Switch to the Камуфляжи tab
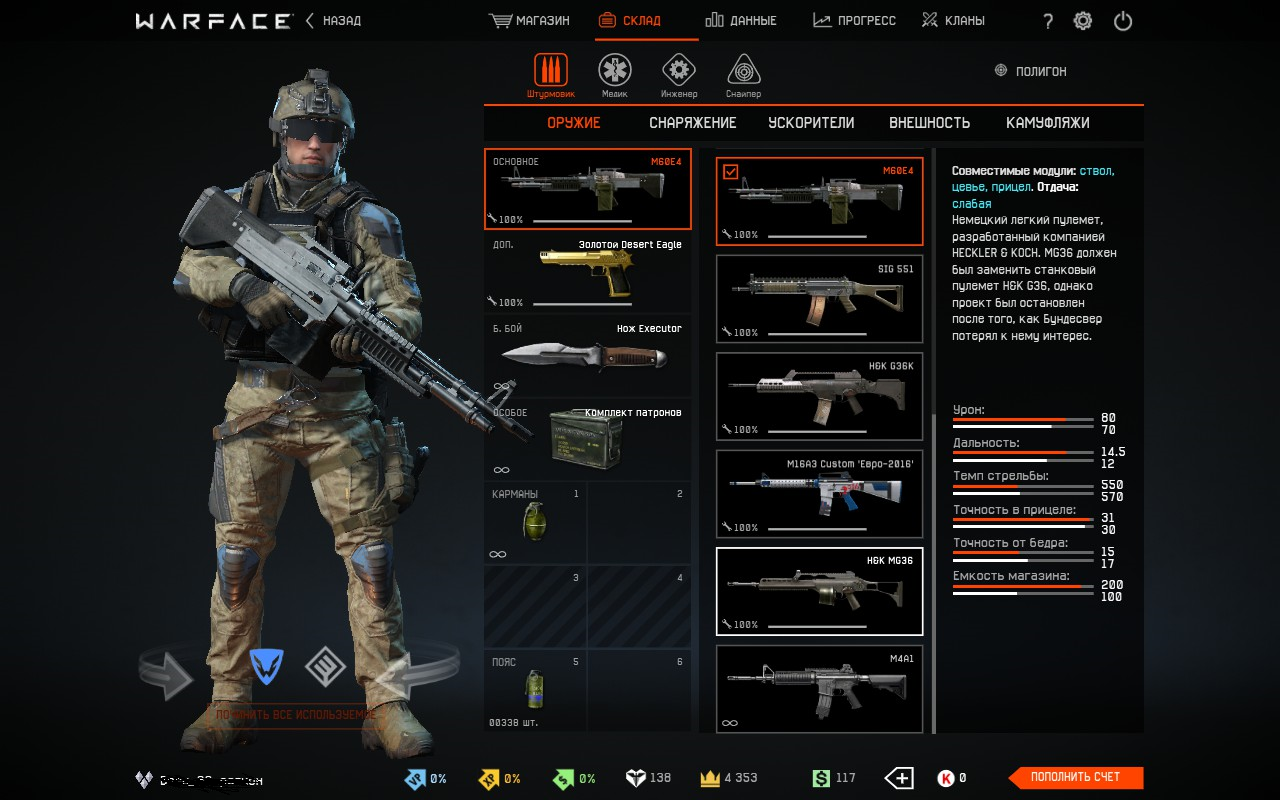Screen dimensions: 1280x800 point(1047,123)
